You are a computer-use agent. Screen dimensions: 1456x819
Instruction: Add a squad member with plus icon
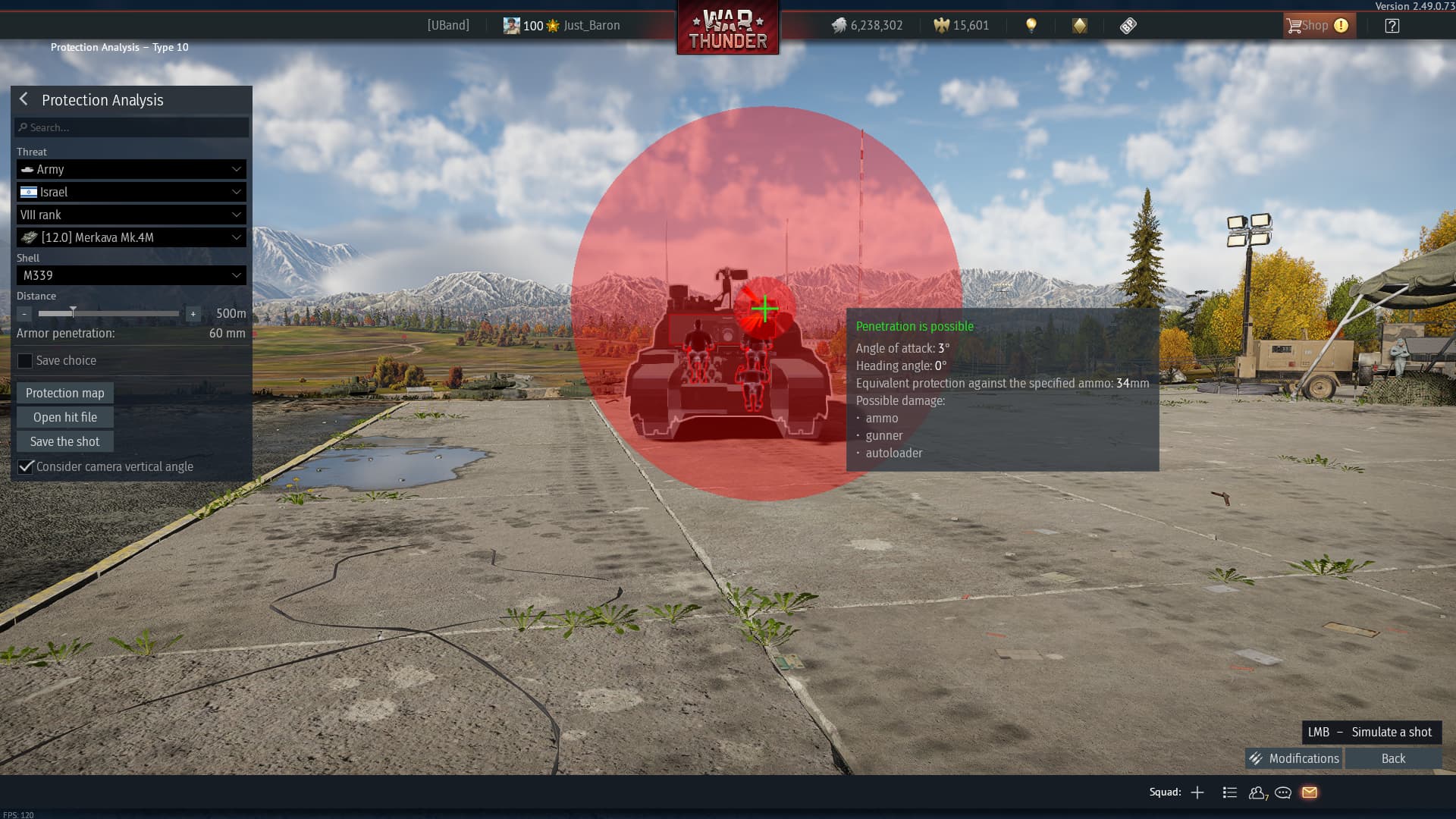[x=1197, y=792]
